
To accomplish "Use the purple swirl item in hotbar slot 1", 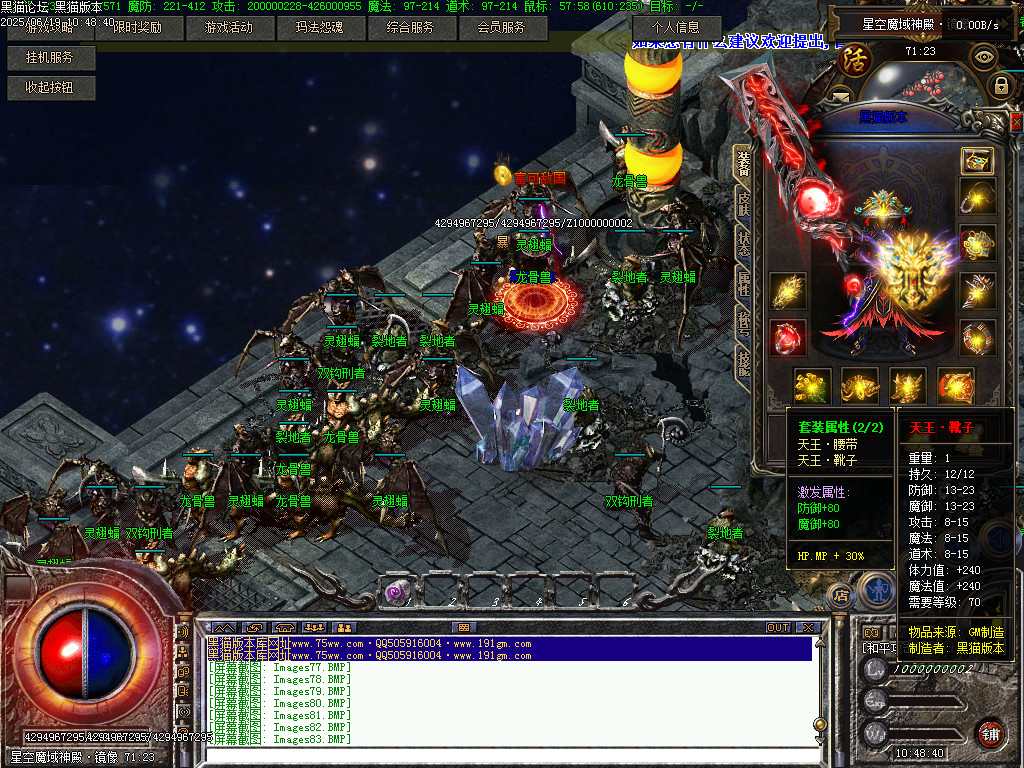I will click(x=398, y=592).
